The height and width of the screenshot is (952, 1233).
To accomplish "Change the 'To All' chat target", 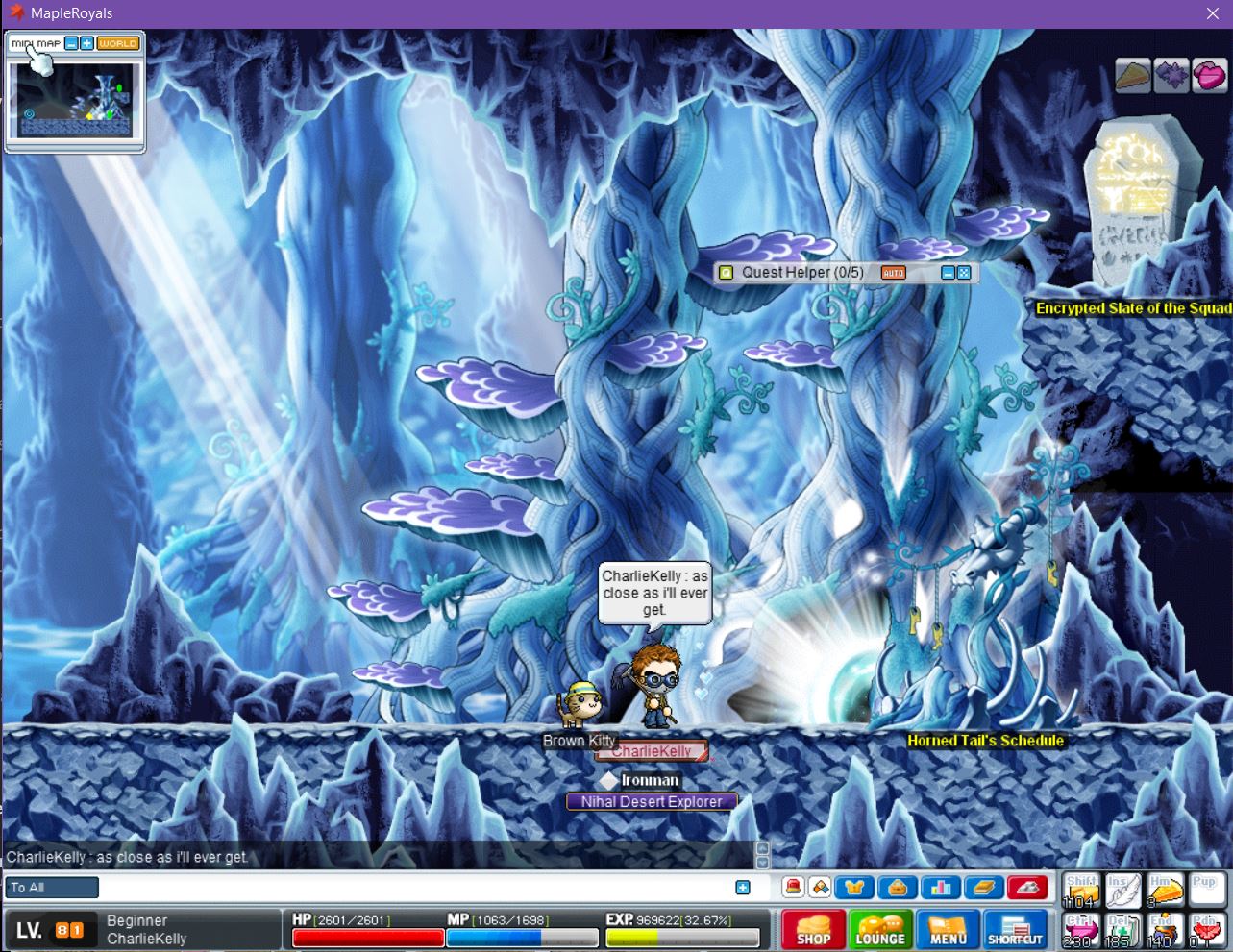I will pyautogui.click(x=52, y=888).
